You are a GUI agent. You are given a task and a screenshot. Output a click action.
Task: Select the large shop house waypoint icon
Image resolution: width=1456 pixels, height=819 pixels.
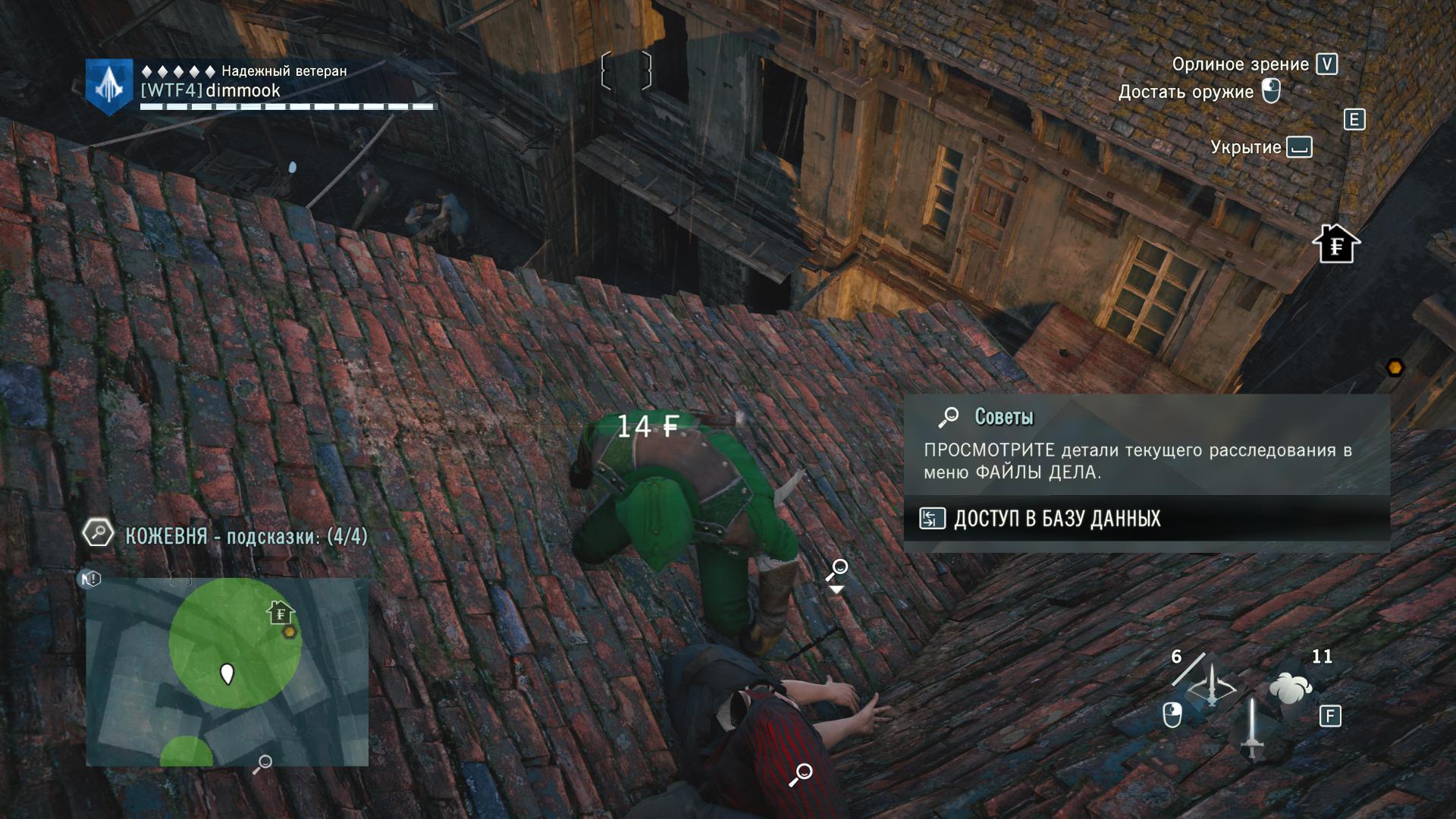1336,244
